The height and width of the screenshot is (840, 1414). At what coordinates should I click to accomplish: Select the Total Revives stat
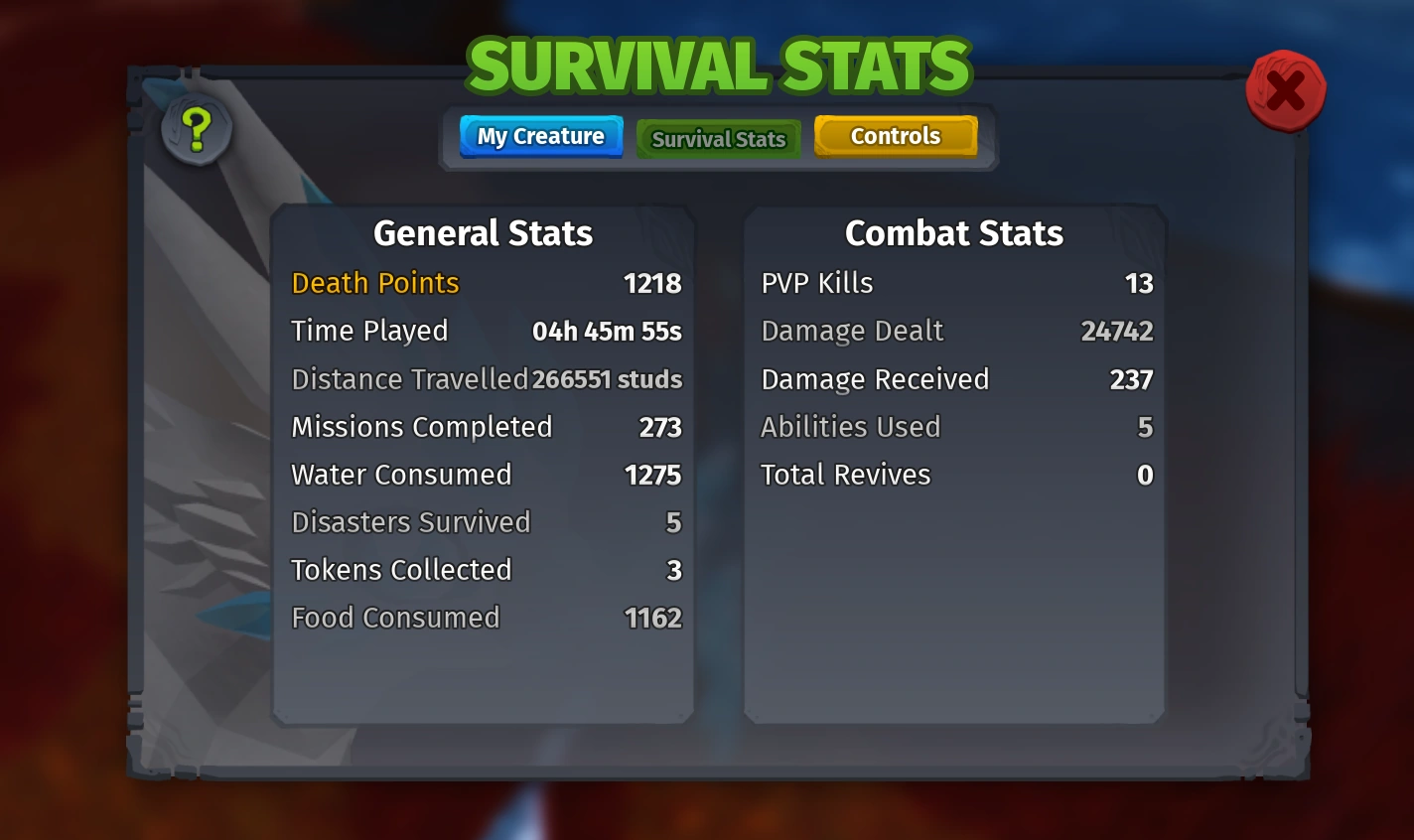coord(845,475)
